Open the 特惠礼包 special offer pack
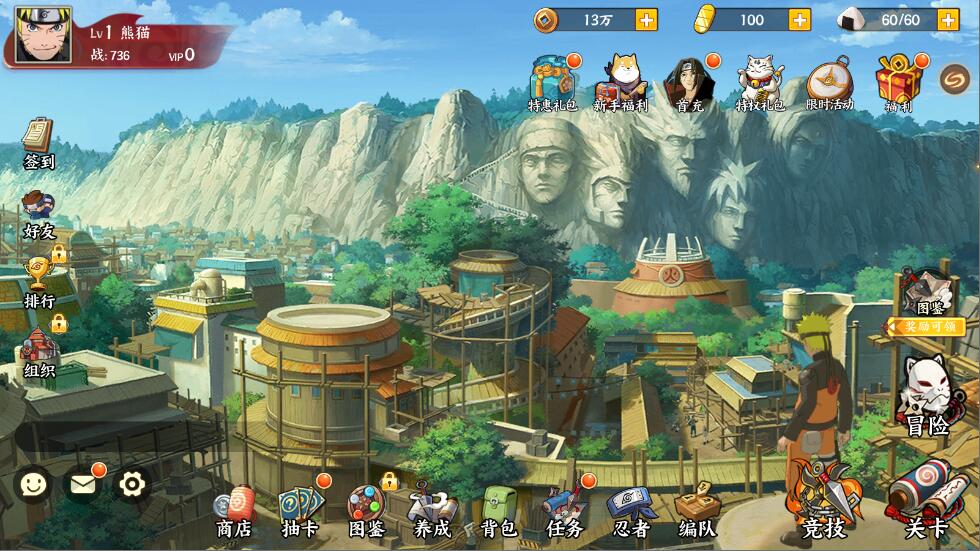The height and width of the screenshot is (551, 980). [x=552, y=82]
